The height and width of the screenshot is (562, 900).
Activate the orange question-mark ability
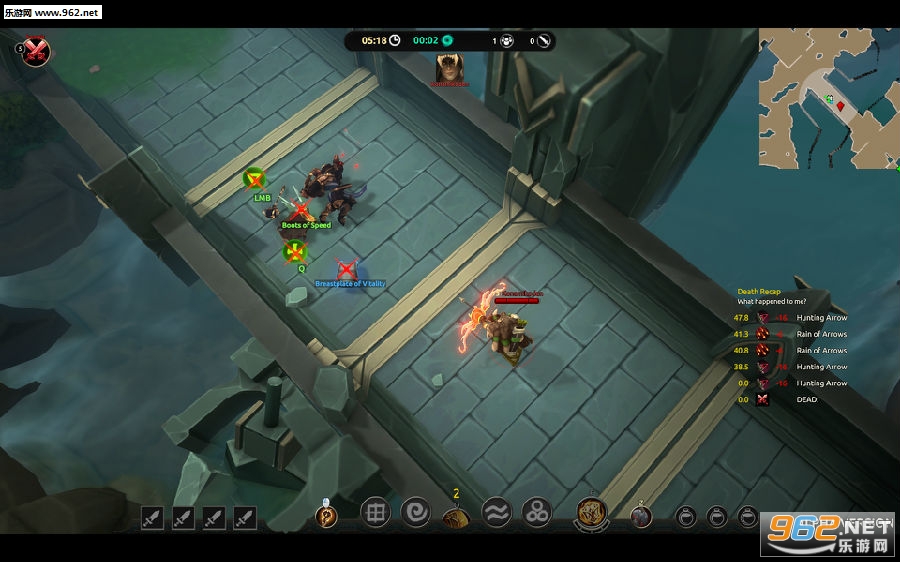326,516
